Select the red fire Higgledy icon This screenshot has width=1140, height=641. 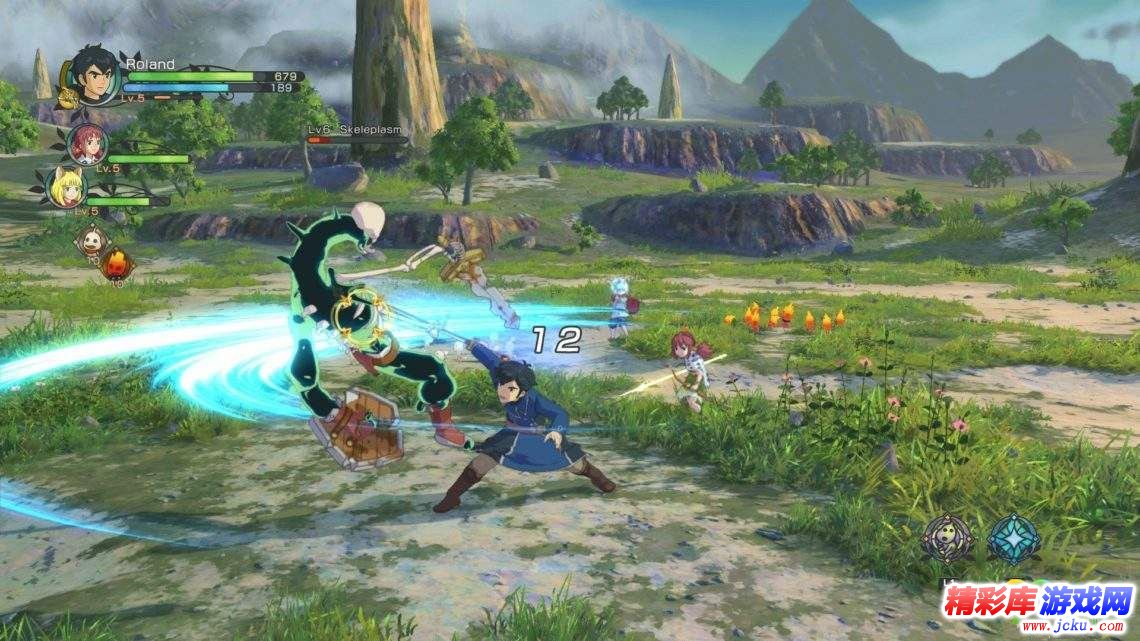pos(116,264)
